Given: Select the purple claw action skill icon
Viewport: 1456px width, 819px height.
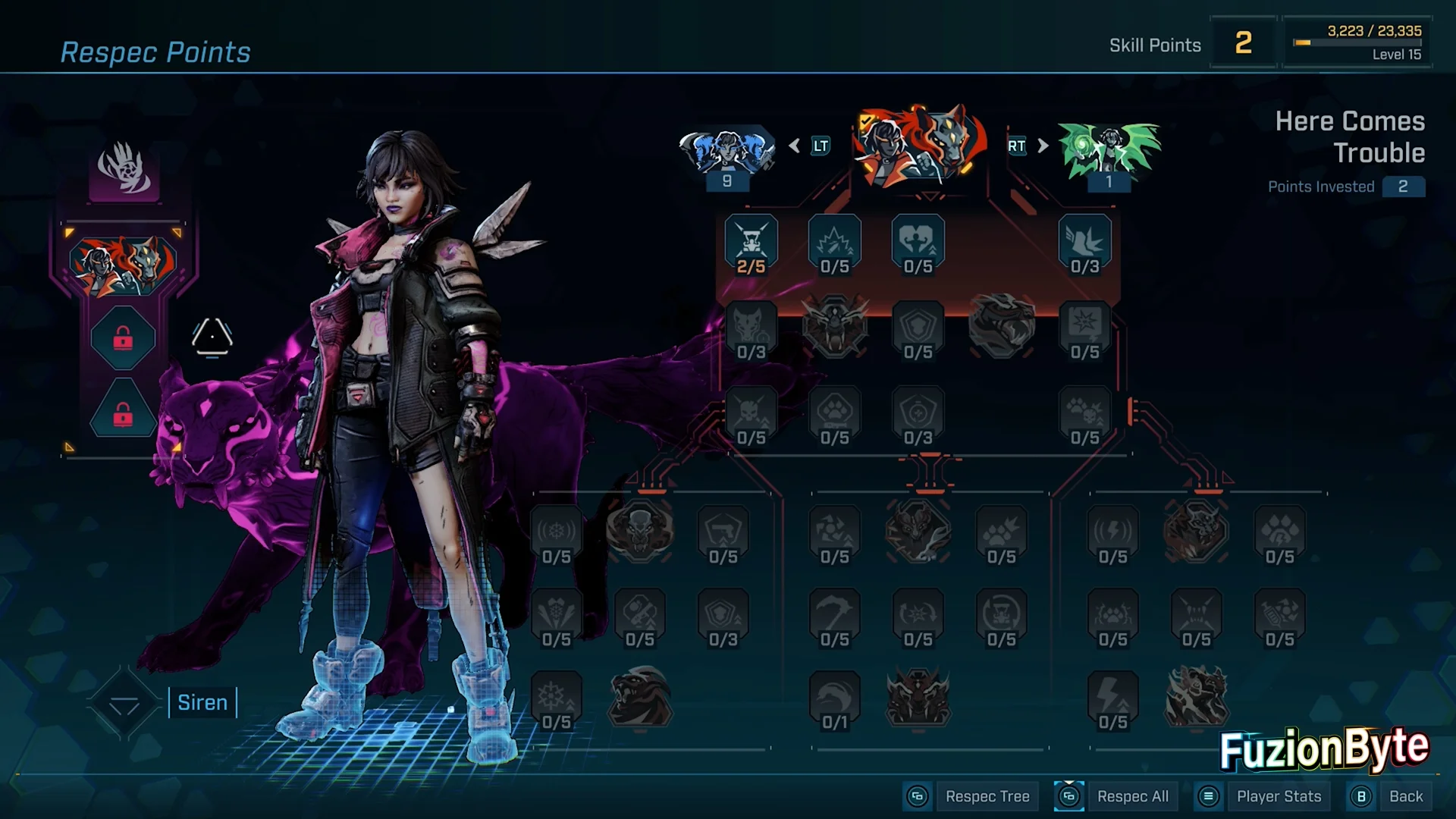Looking at the screenshot, I should click(124, 168).
